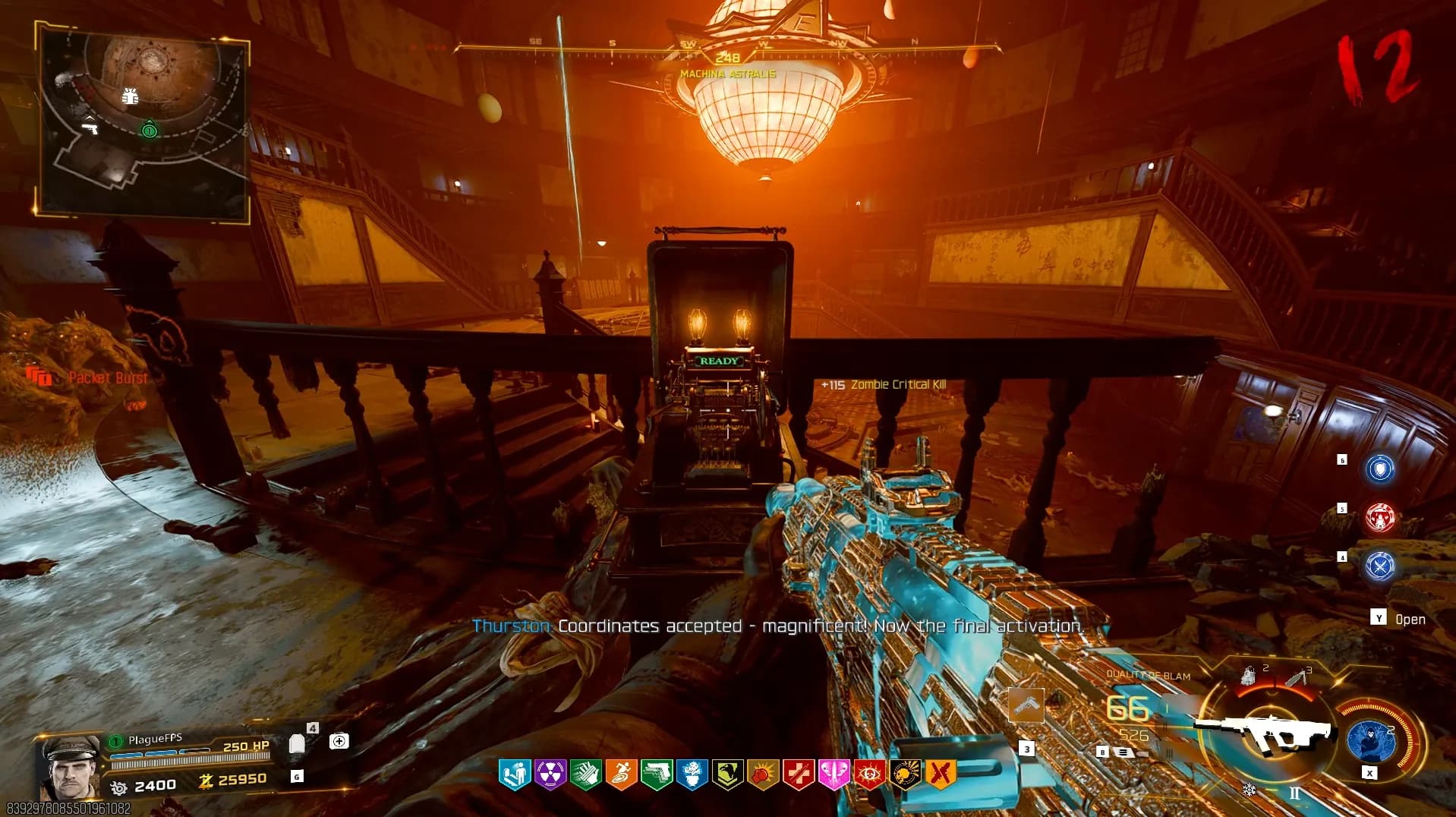Switch to the secondary pistol weapon slot
1456x817 pixels.
[x=1026, y=706]
